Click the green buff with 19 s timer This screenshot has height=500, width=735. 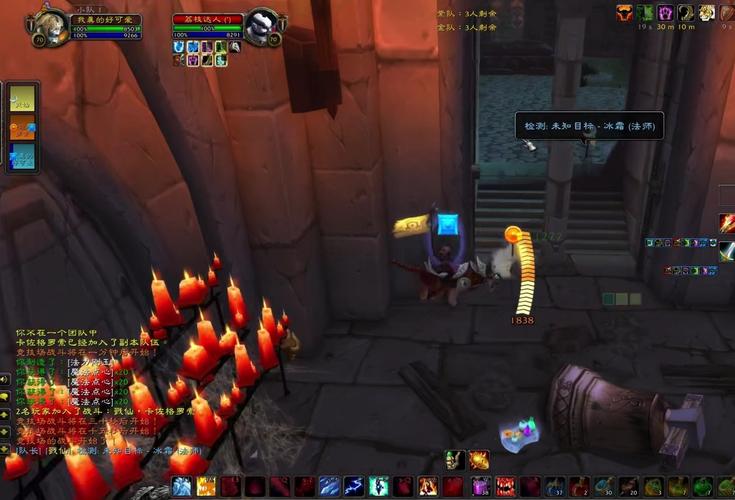[645, 12]
